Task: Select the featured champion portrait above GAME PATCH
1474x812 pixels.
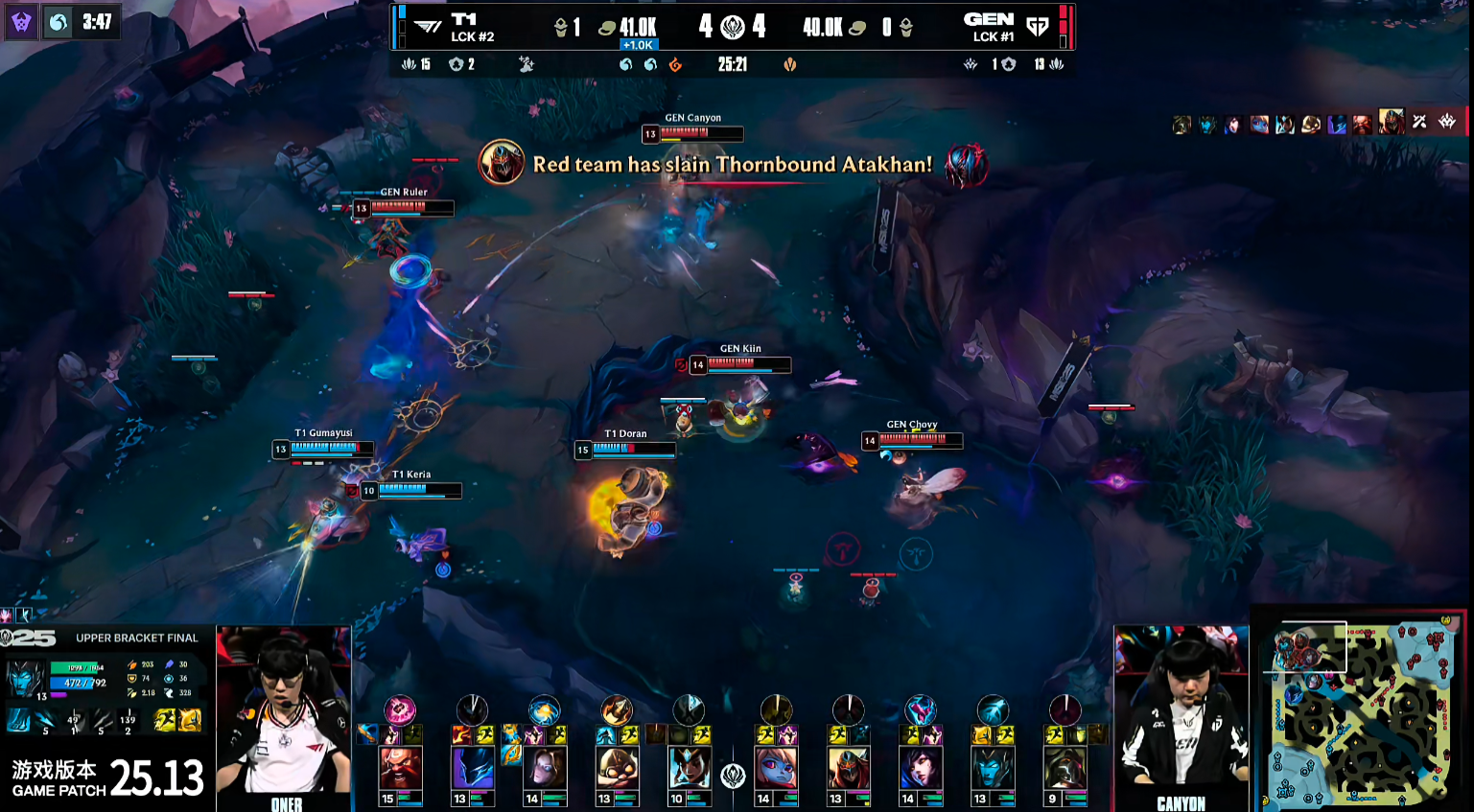Action: coord(24,677)
